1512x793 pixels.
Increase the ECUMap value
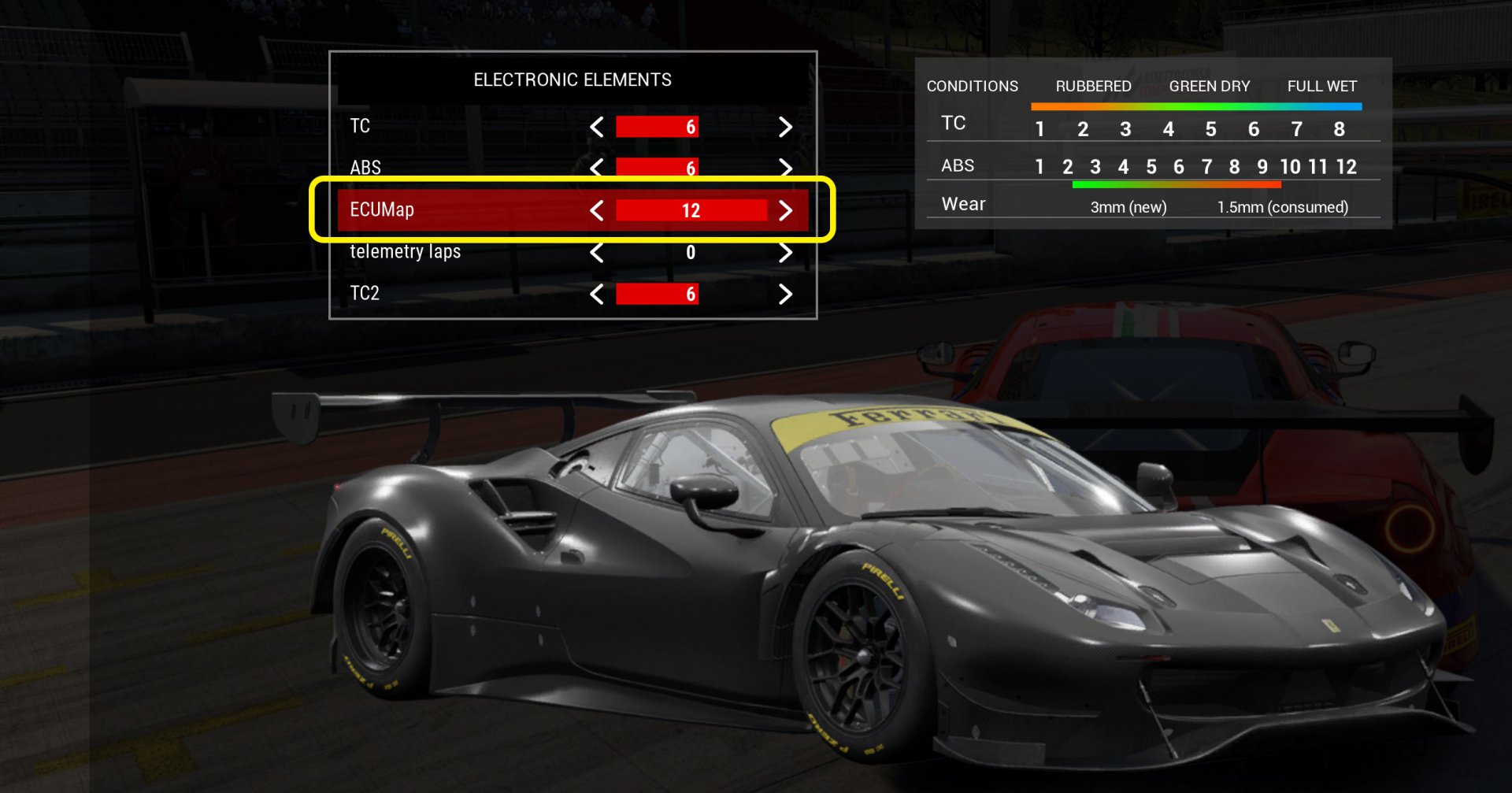785,210
